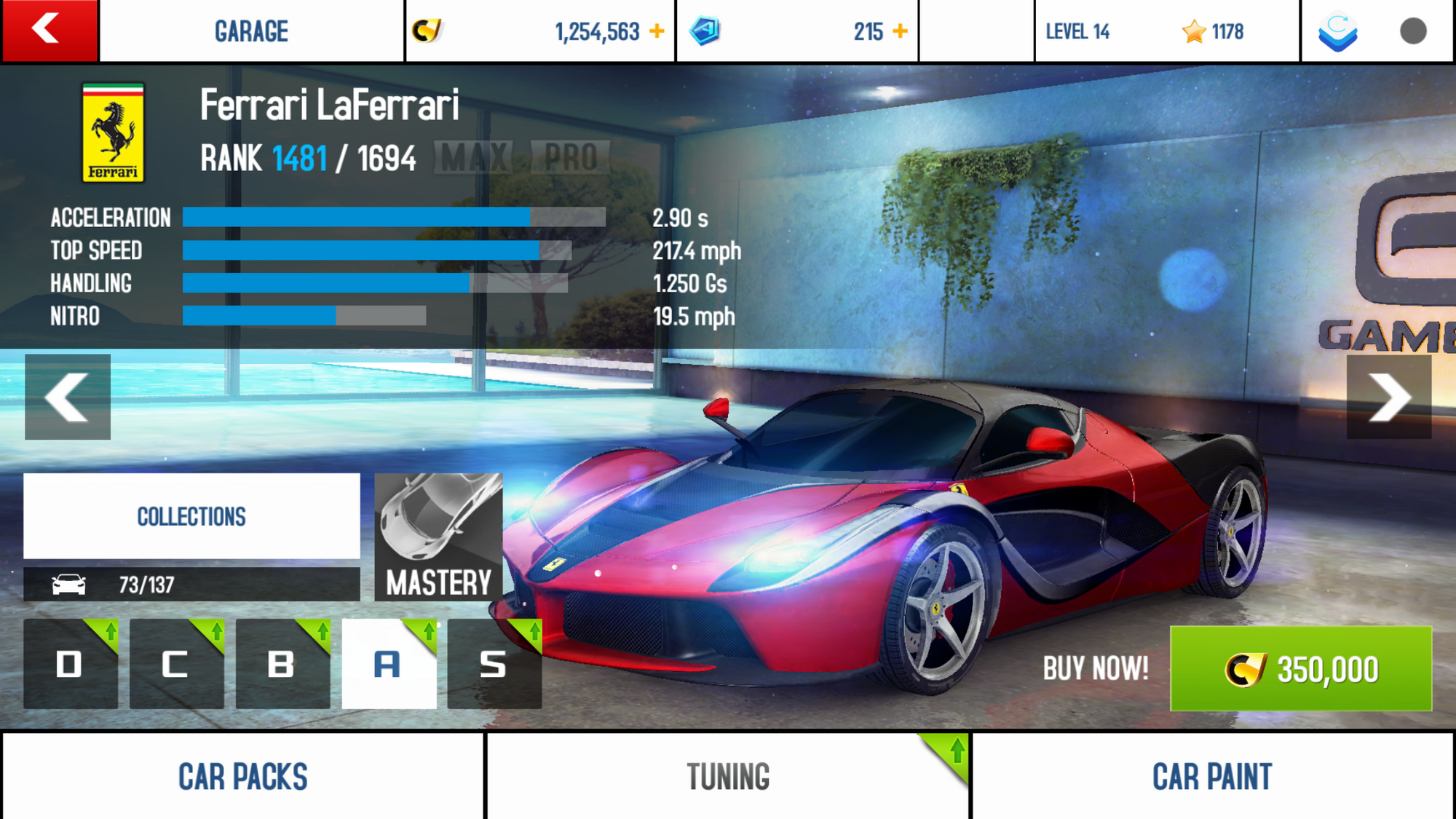Add more credits with the plus icon
The width and height of the screenshot is (1456, 819).
click(657, 31)
